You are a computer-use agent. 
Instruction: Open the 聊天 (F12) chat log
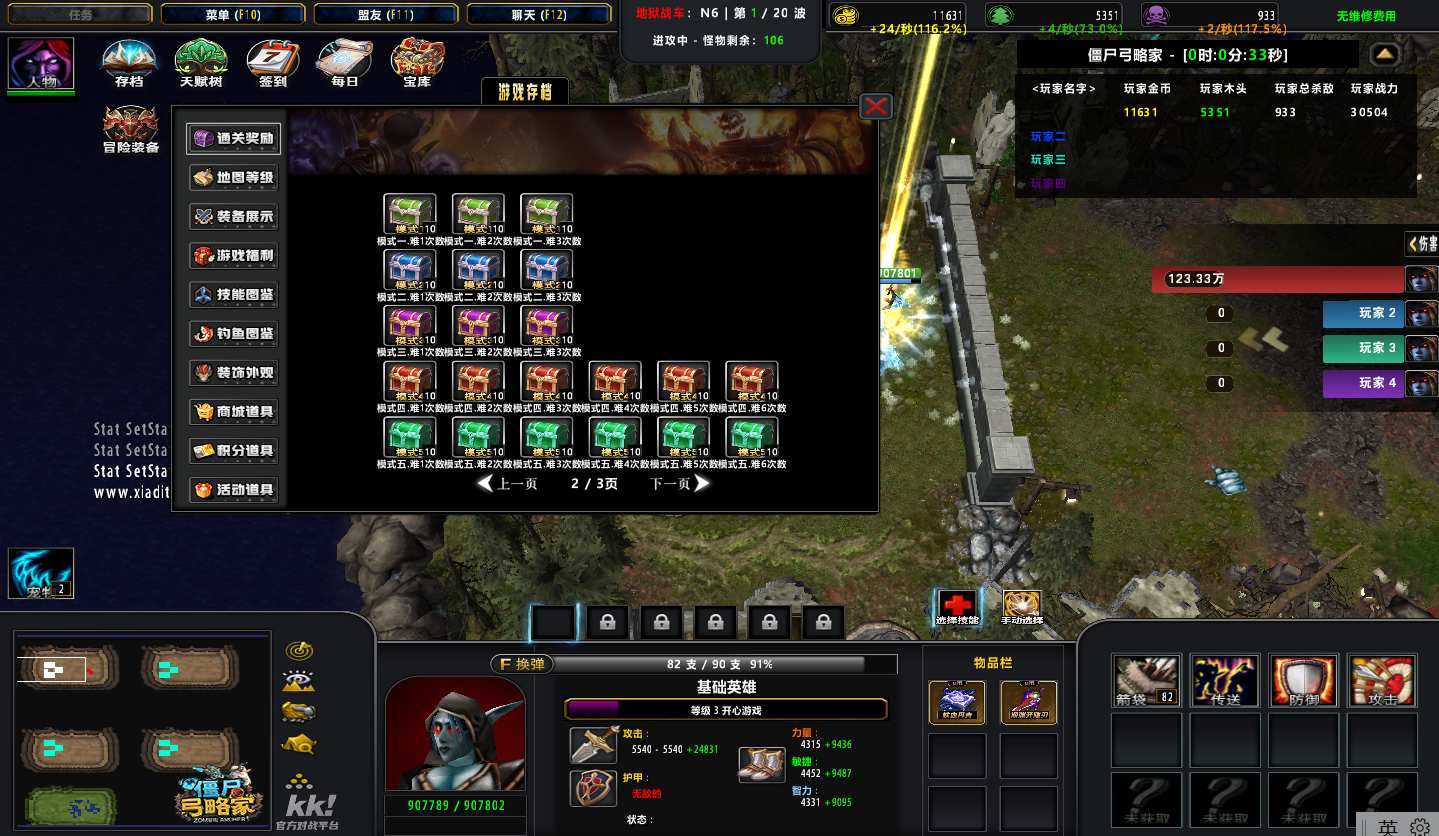pyautogui.click(x=539, y=14)
